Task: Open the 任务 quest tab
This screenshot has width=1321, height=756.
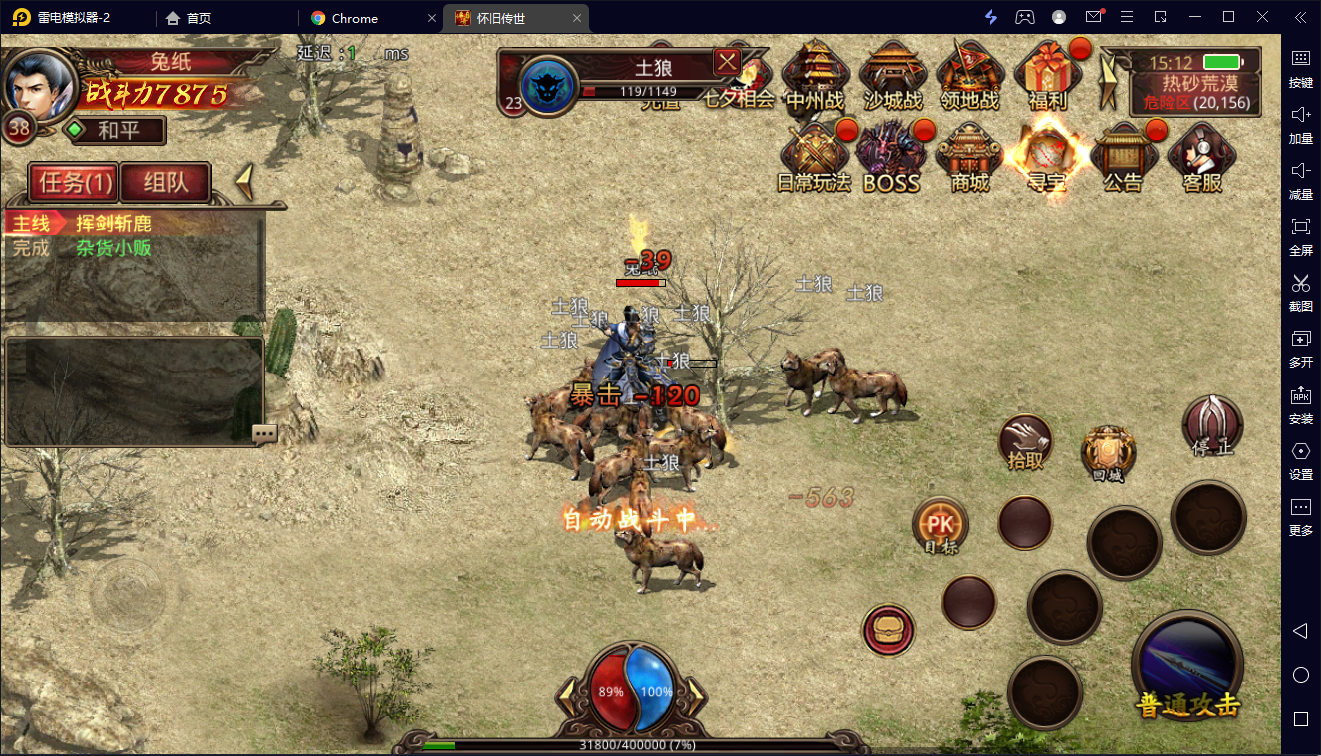Action: 72,182
